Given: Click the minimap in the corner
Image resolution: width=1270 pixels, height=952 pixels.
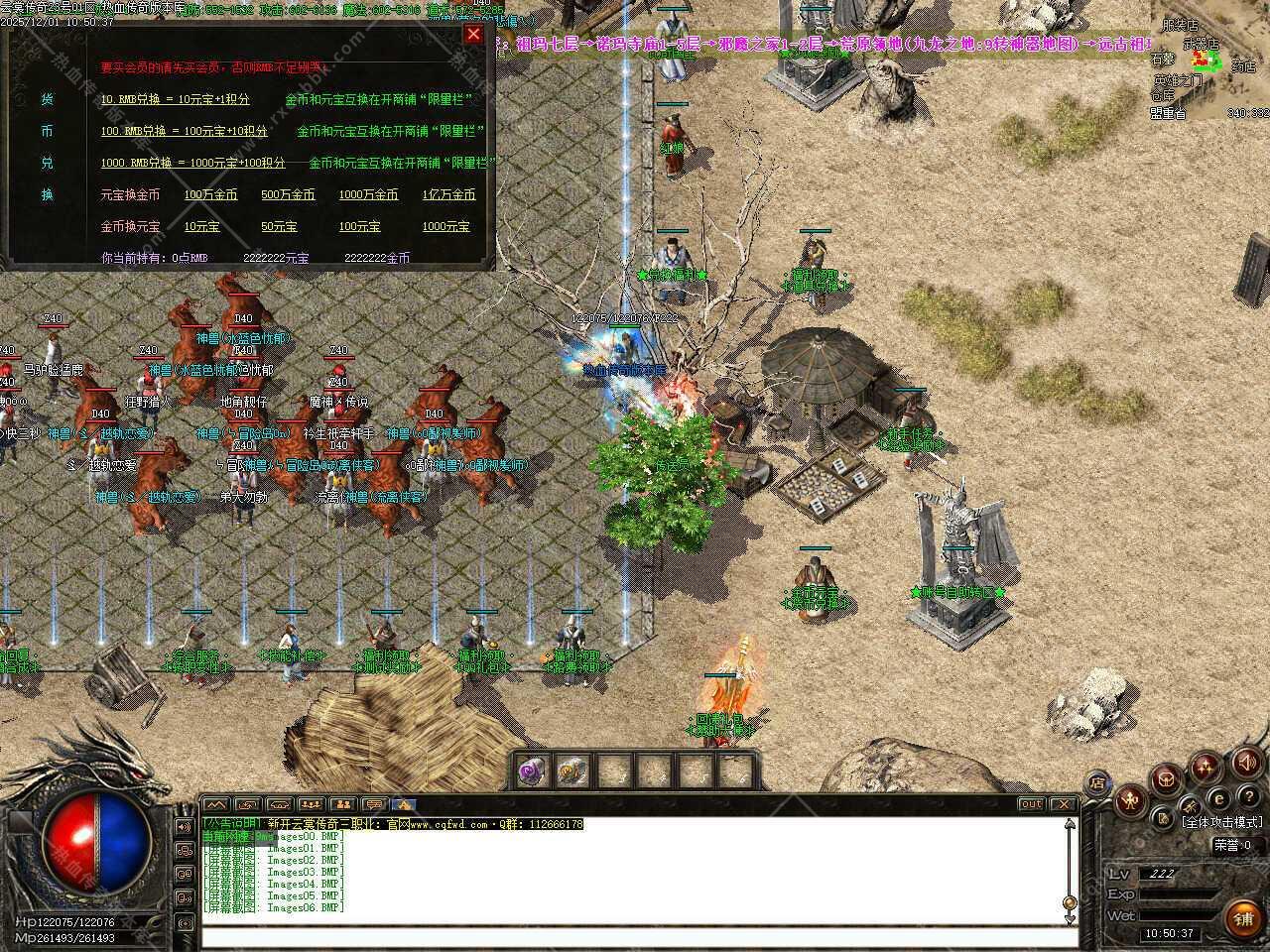Looking at the screenshot, I should (x=1210, y=59).
